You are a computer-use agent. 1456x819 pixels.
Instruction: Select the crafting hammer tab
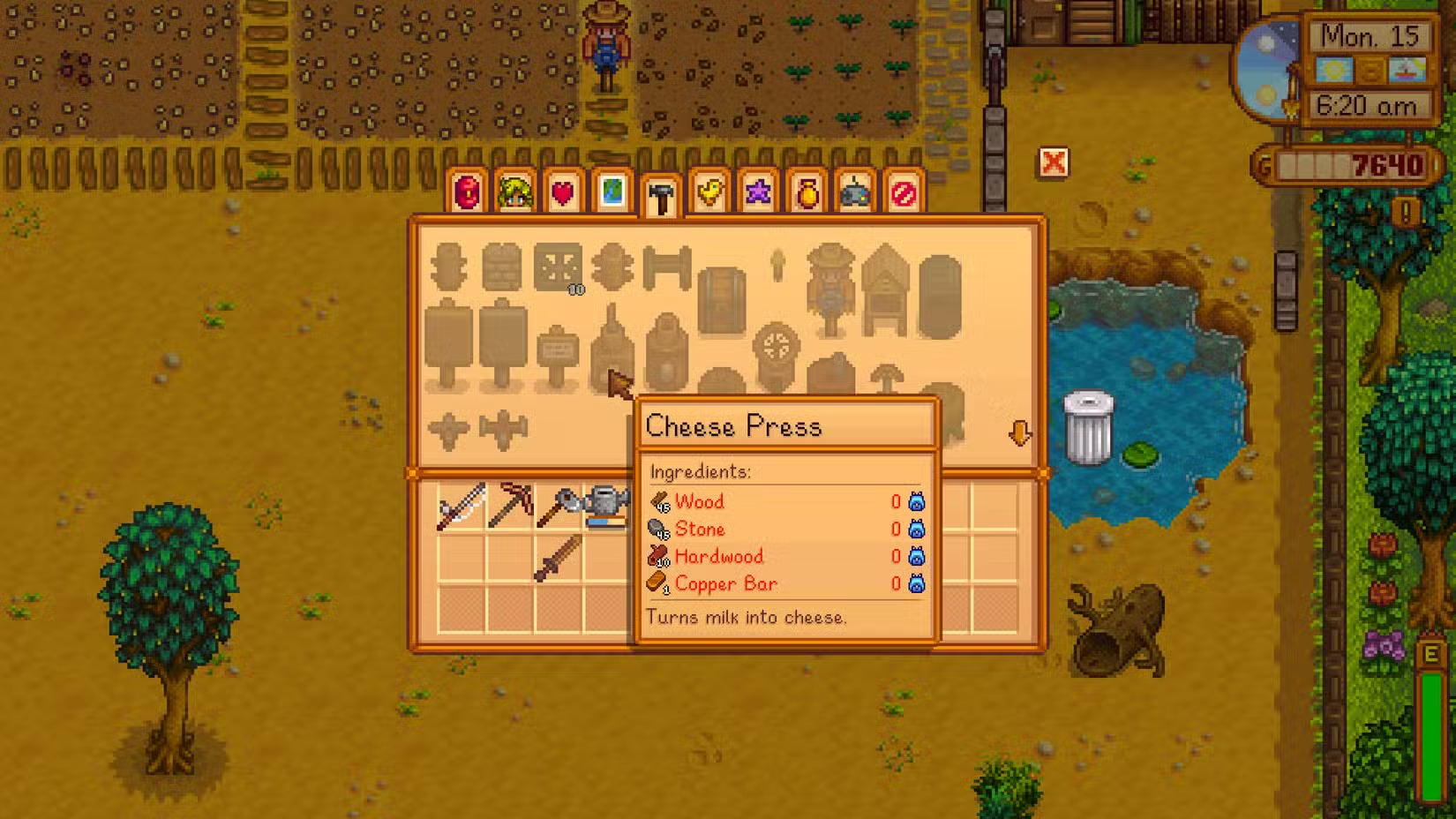coord(660,196)
